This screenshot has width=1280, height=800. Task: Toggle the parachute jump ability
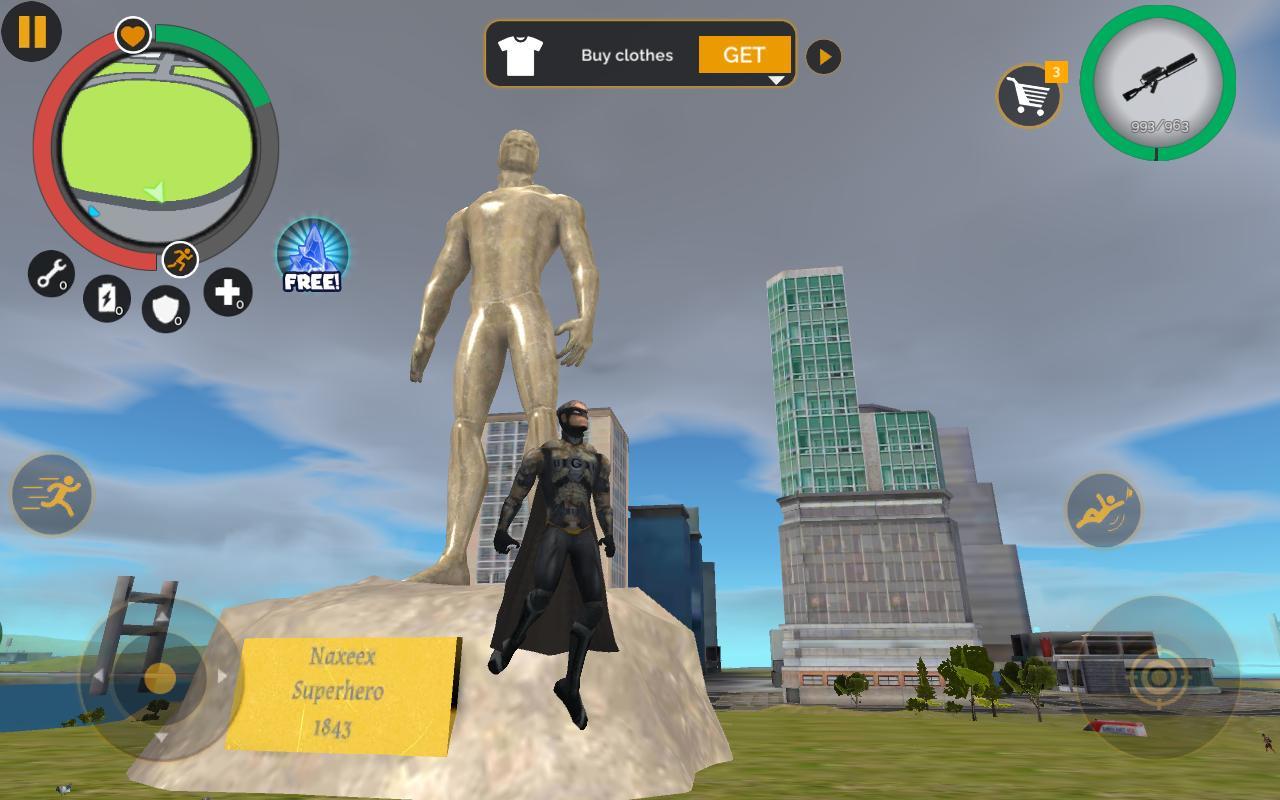1104,510
